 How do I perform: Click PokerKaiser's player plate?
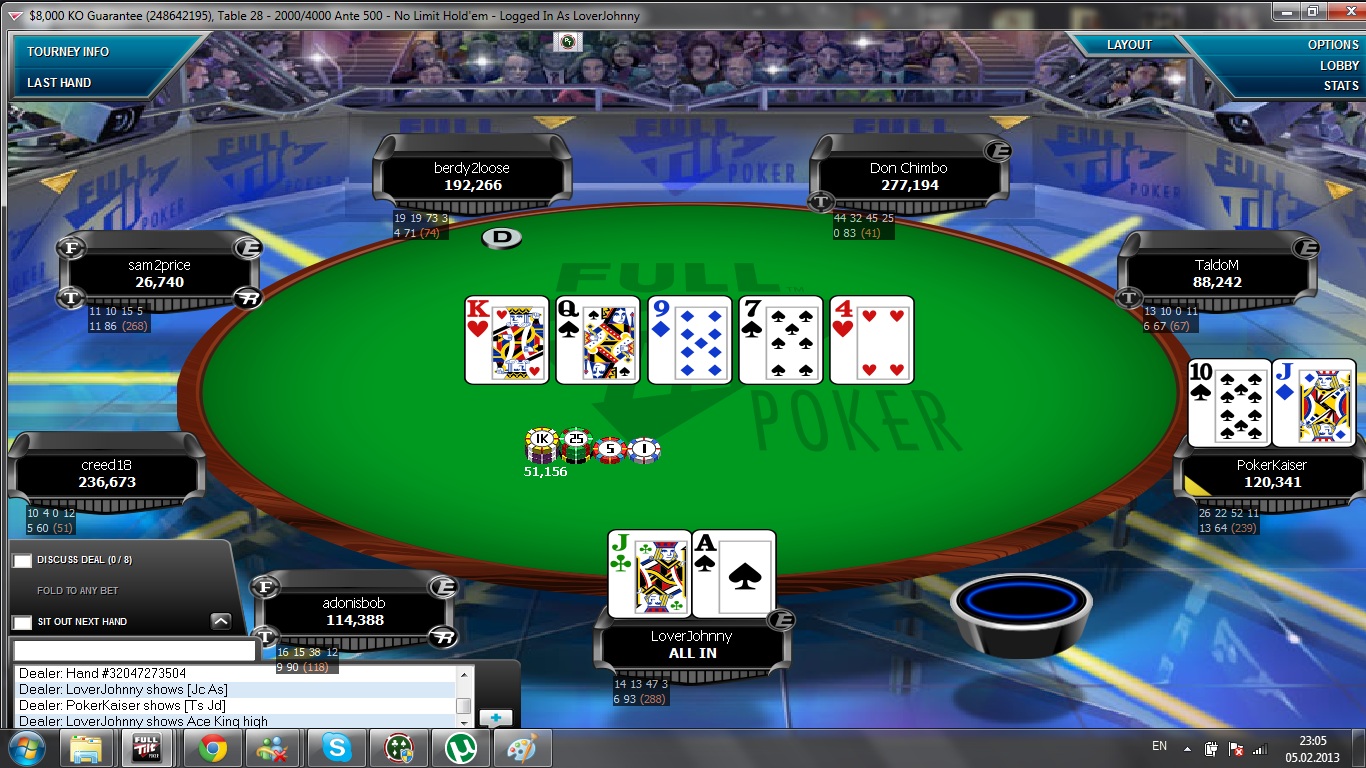[1271, 474]
